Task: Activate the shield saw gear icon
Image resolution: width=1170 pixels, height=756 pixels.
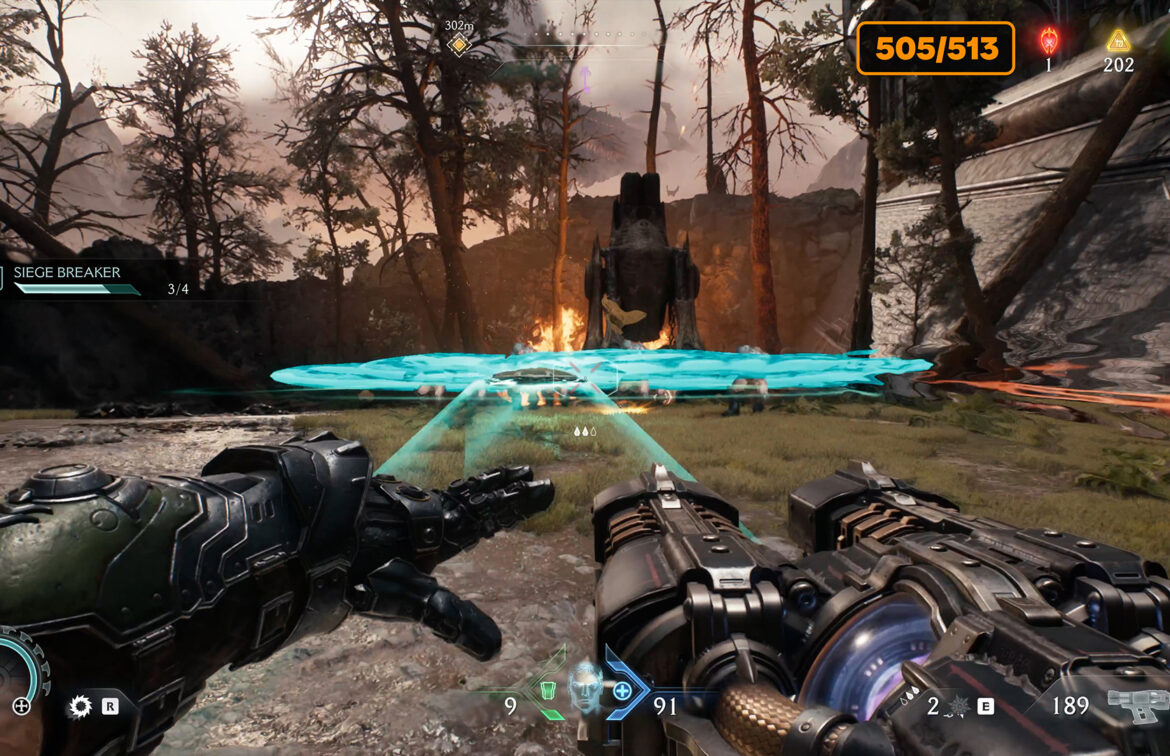Action: pyautogui.click(x=79, y=707)
